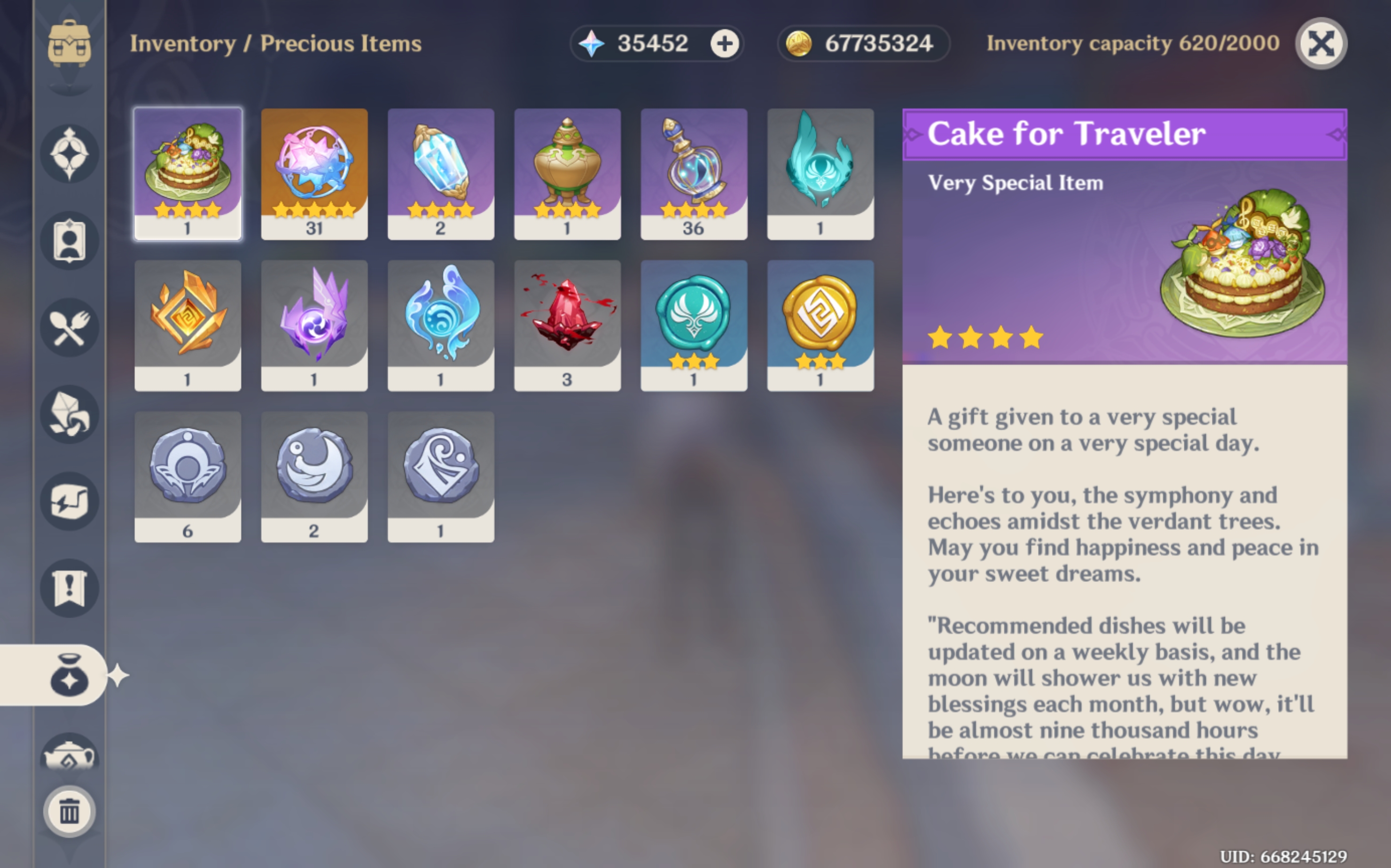Image resolution: width=1391 pixels, height=868 pixels.
Task: Open the Quest Items banner icon
Action: (x=69, y=587)
